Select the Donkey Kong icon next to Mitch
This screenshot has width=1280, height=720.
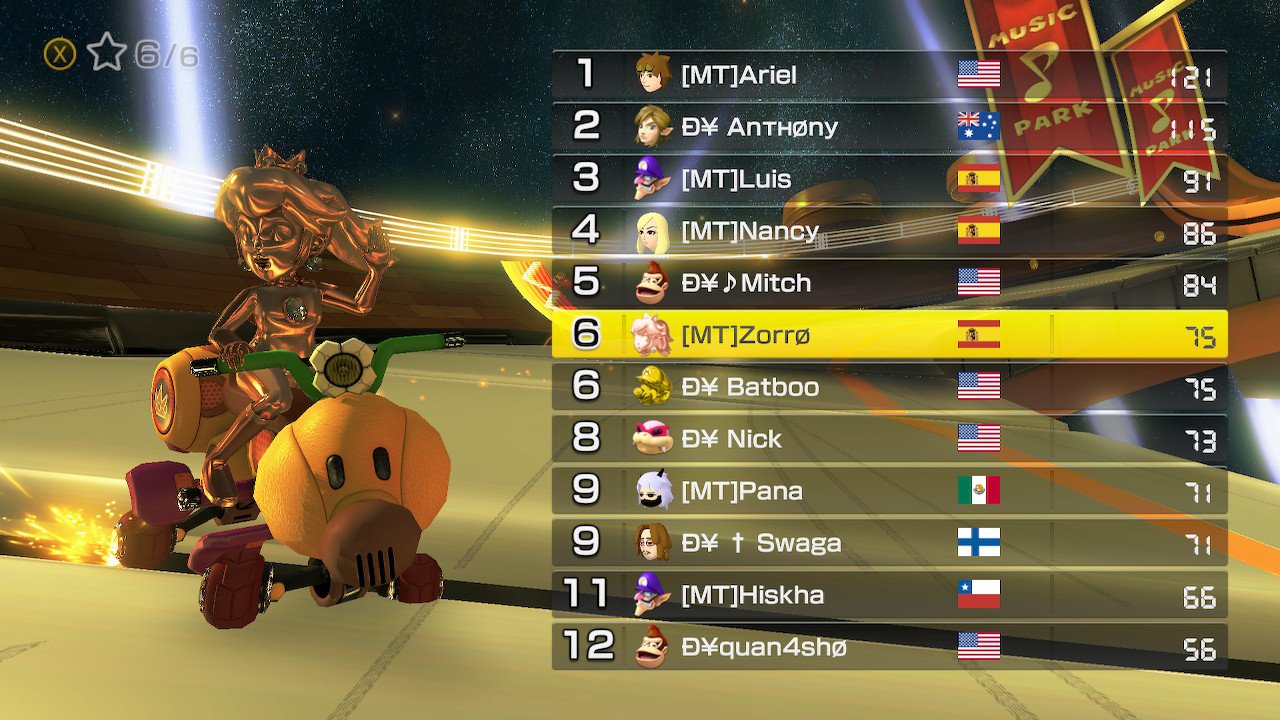[x=649, y=282]
